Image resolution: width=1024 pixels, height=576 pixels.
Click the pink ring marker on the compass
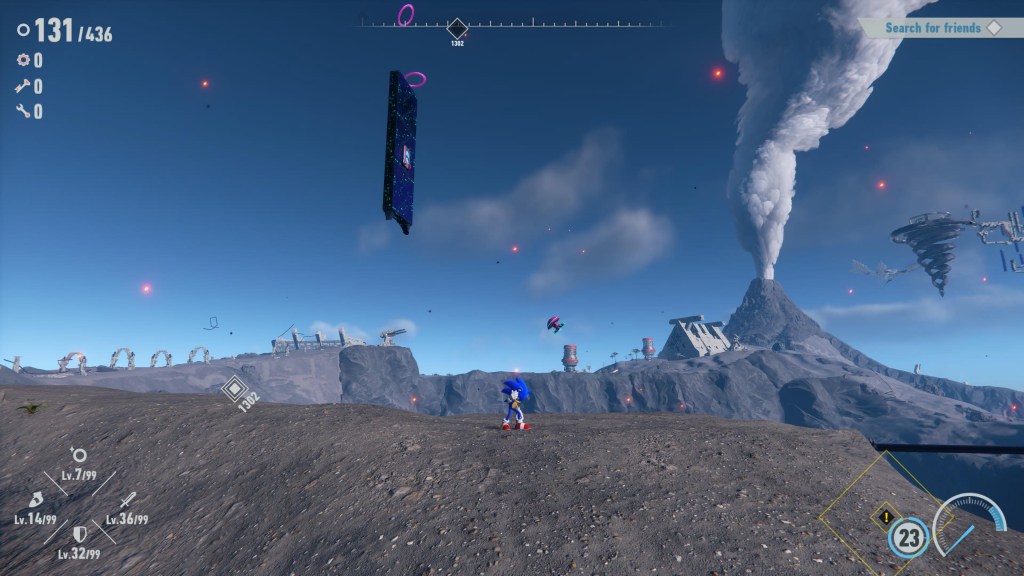click(406, 14)
